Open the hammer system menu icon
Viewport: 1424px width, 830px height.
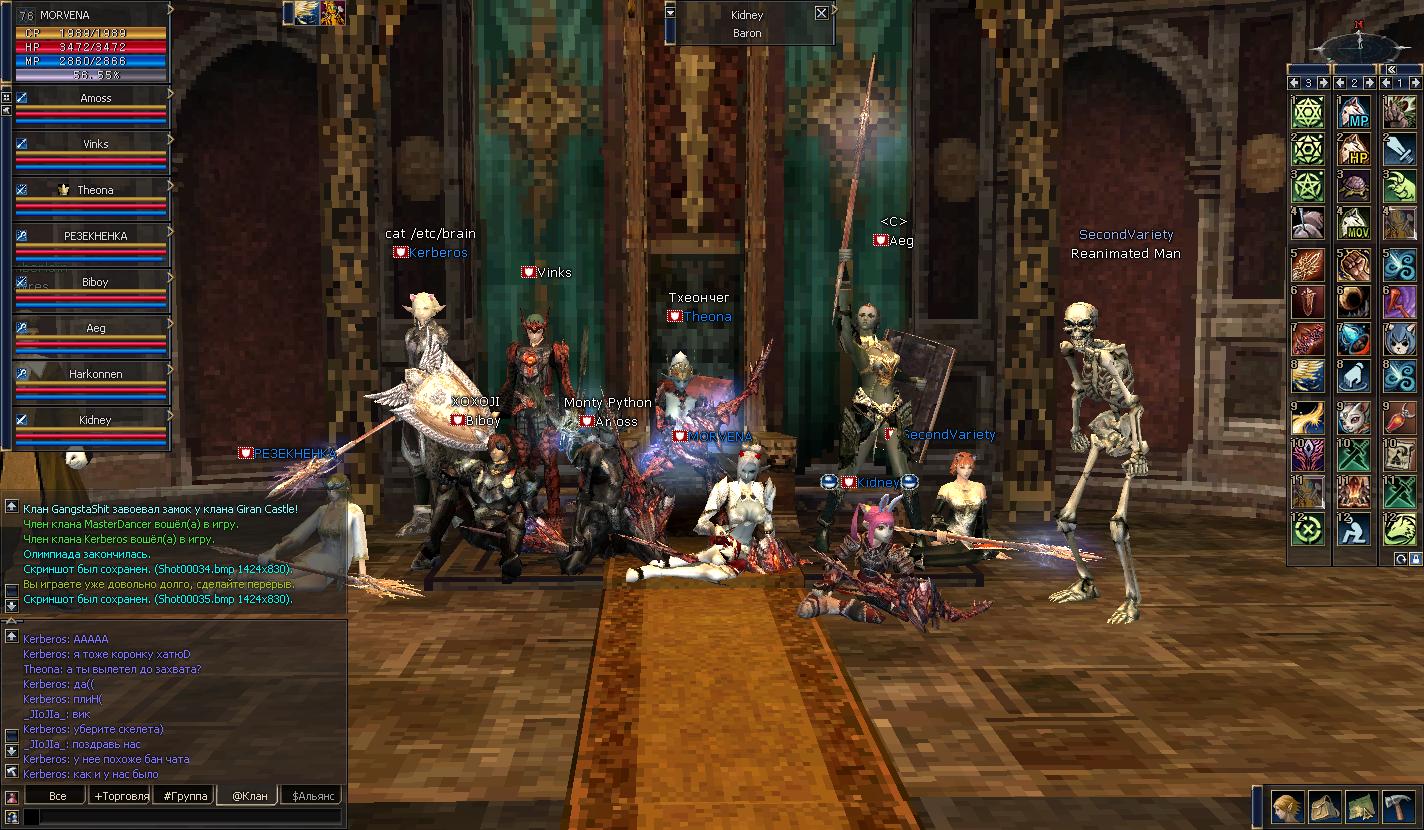(1398, 805)
